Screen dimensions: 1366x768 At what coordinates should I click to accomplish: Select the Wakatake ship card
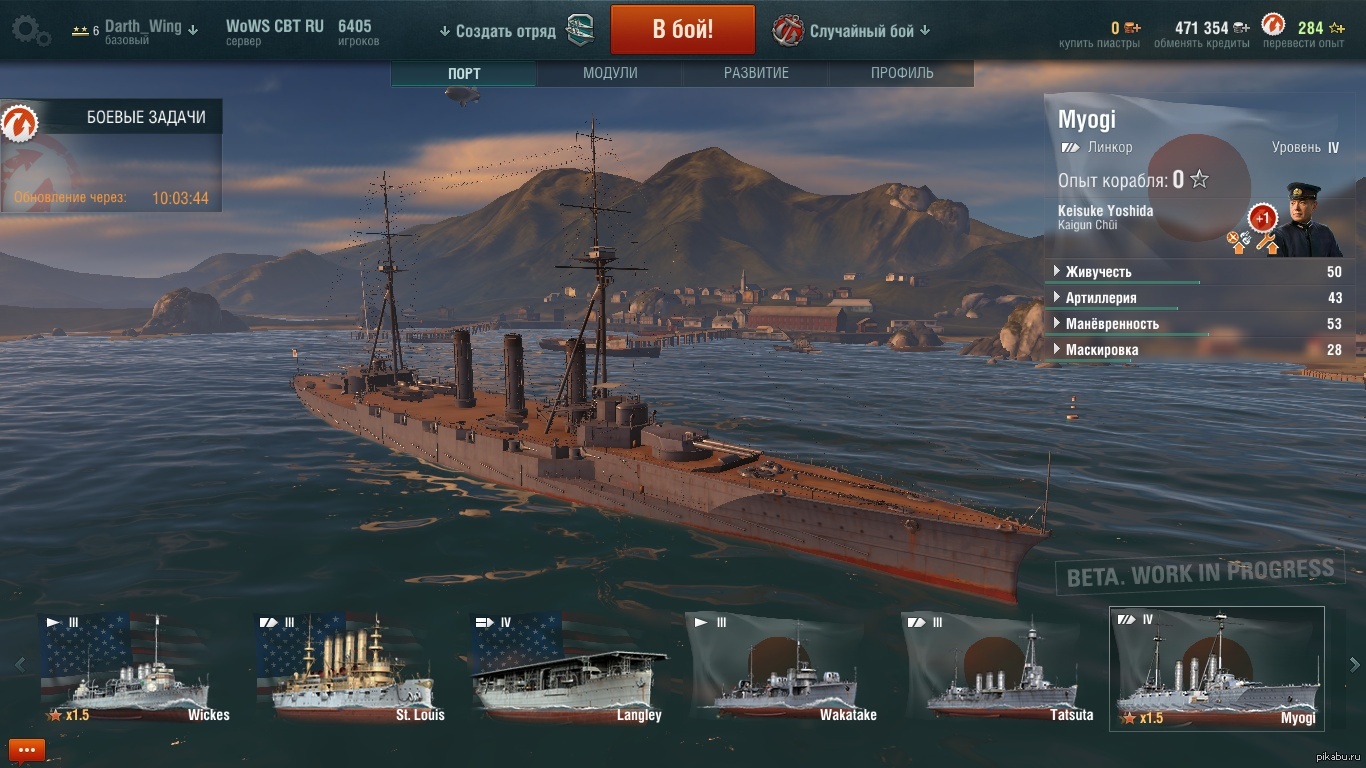point(784,668)
